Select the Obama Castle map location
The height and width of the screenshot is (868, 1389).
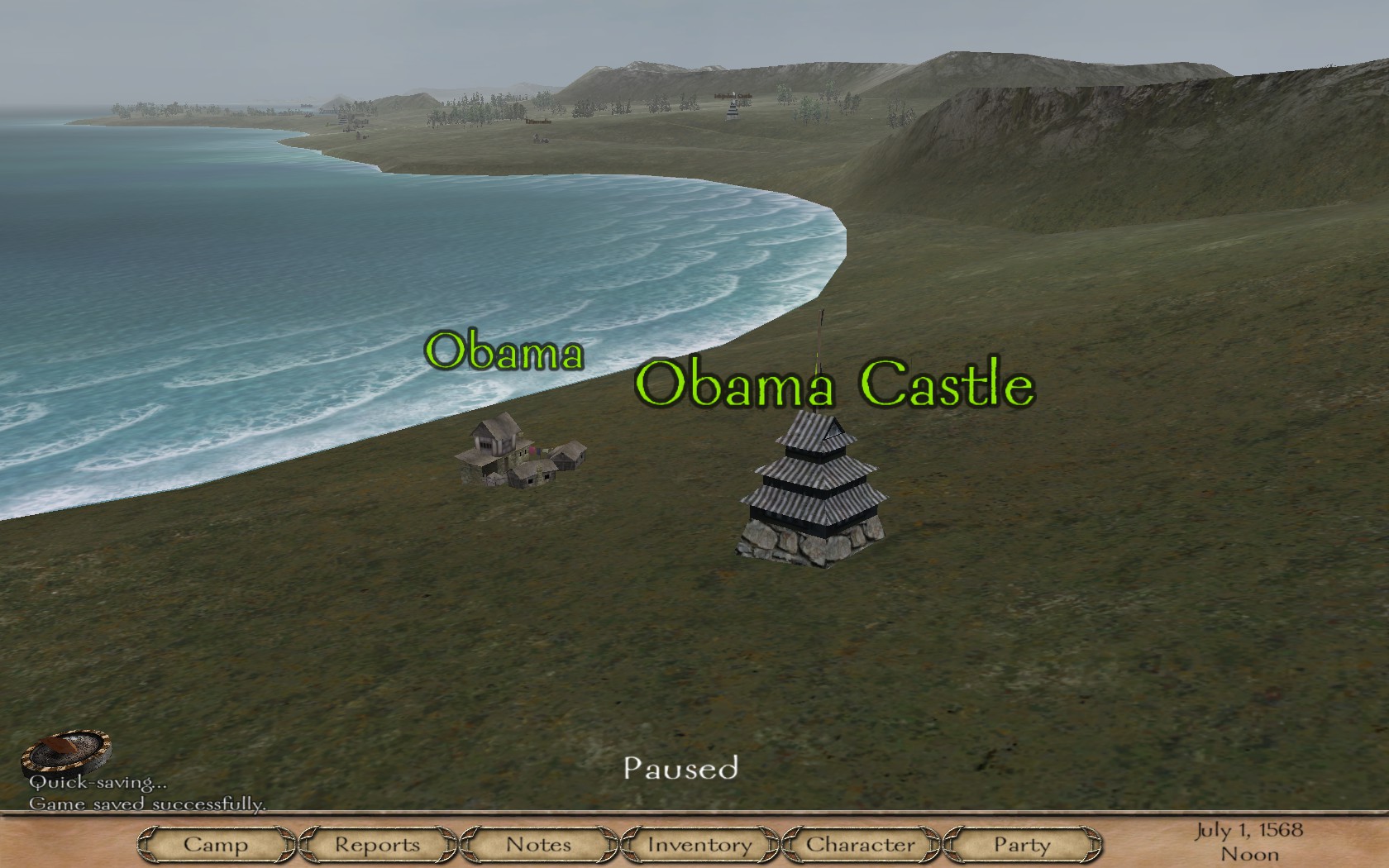(x=814, y=492)
